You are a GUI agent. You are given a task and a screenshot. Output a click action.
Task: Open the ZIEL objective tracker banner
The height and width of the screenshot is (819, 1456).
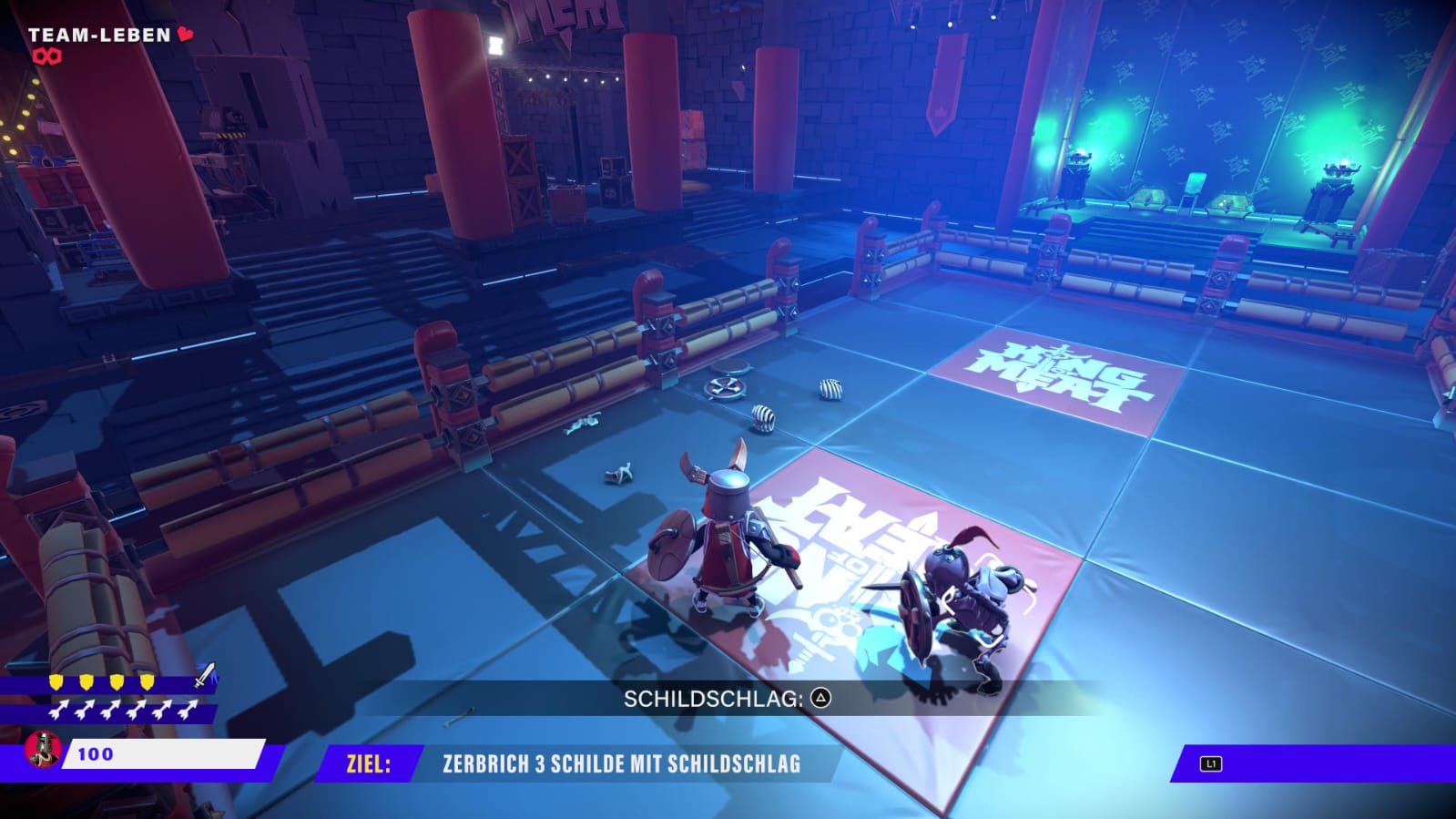pos(575,763)
